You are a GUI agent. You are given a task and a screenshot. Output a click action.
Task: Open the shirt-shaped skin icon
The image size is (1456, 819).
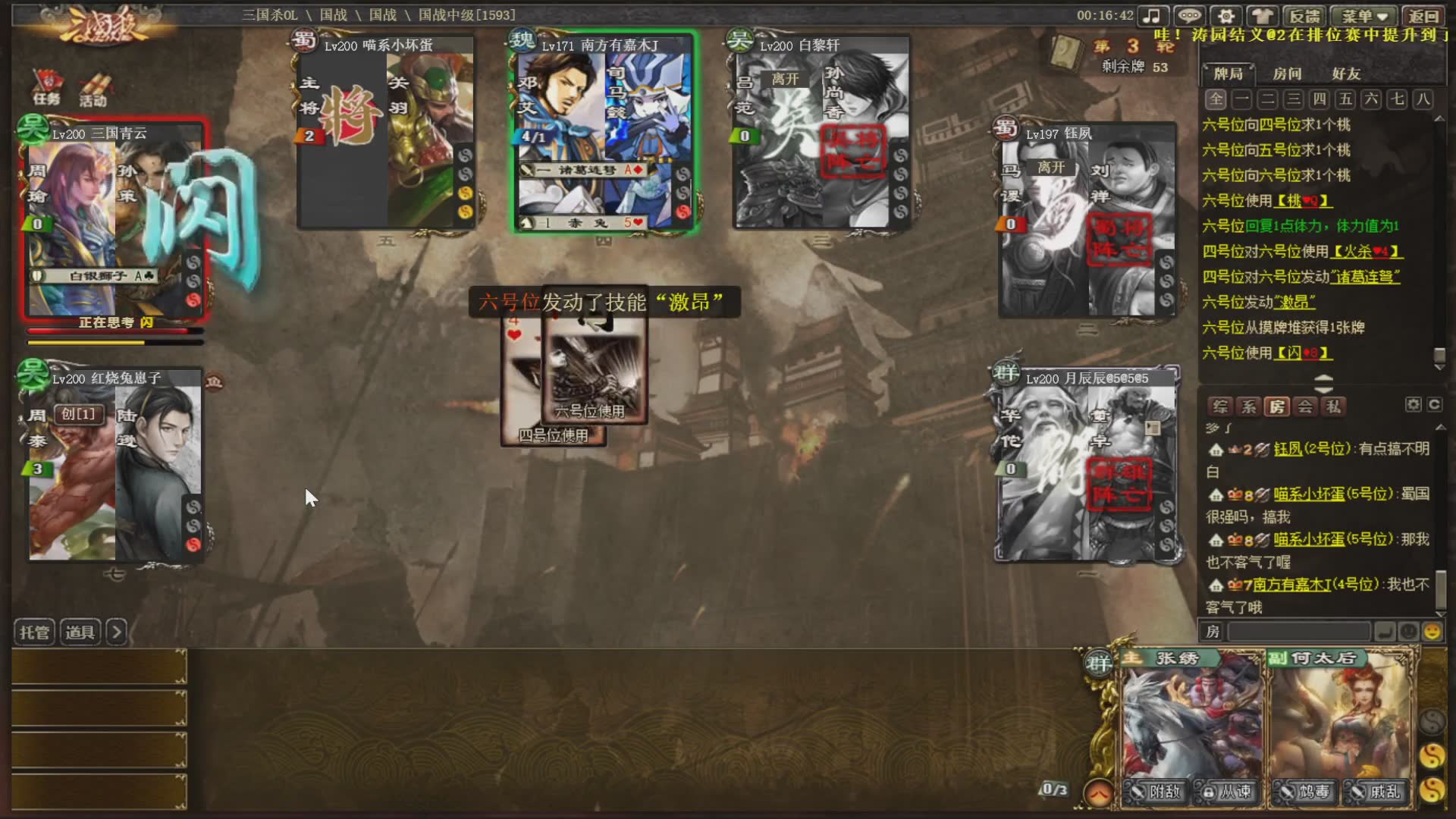pyautogui.click(x=1263, y=16)
